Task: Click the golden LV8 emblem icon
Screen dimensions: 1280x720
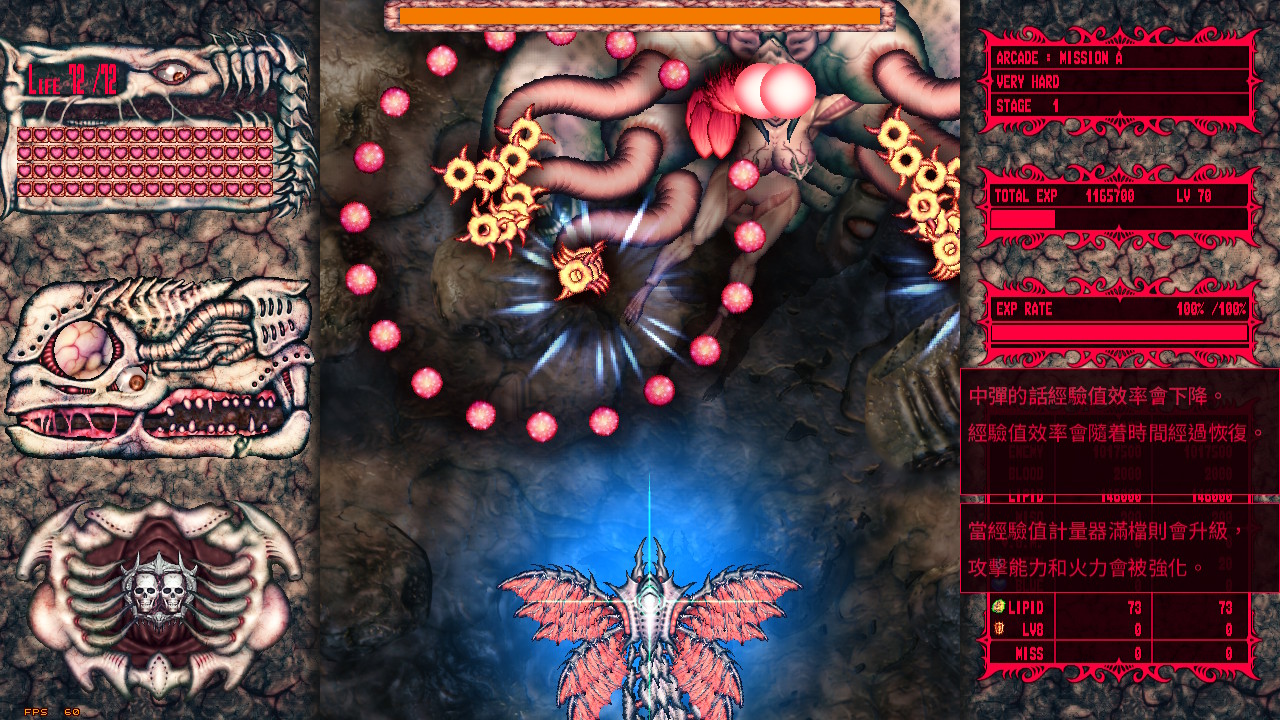Action: (x=997, y=630)
